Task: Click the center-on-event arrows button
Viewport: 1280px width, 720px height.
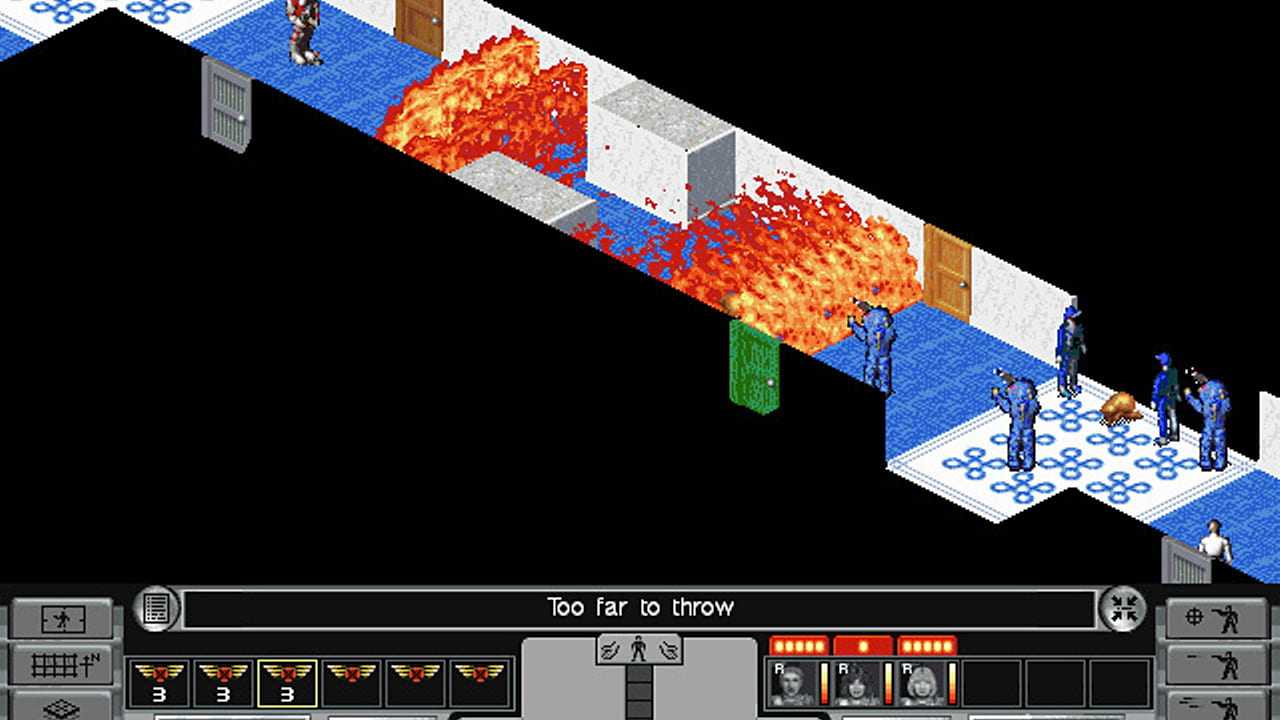Action: tap(1124, 608)
